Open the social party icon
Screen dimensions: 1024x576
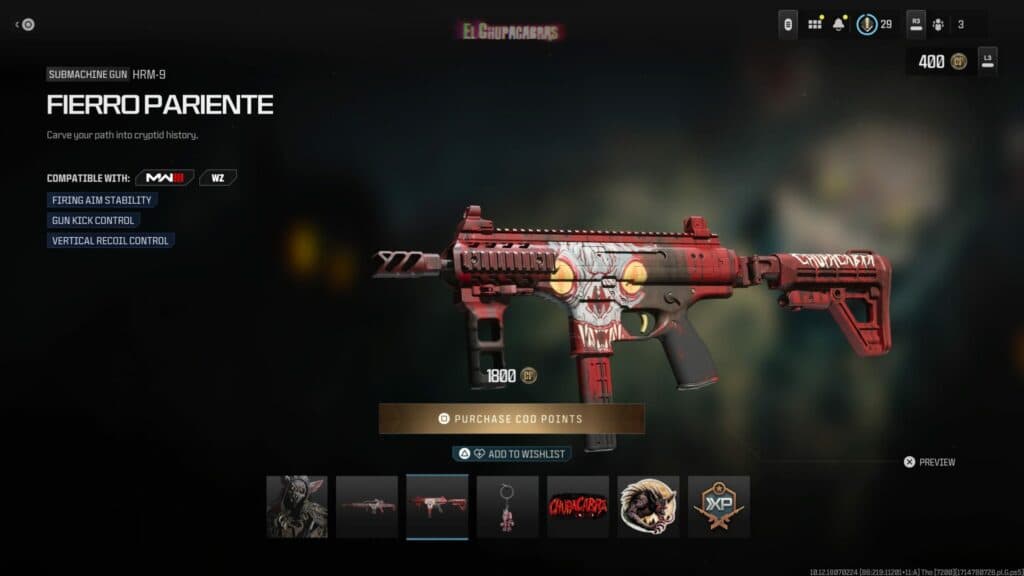(x=938, y=24)
